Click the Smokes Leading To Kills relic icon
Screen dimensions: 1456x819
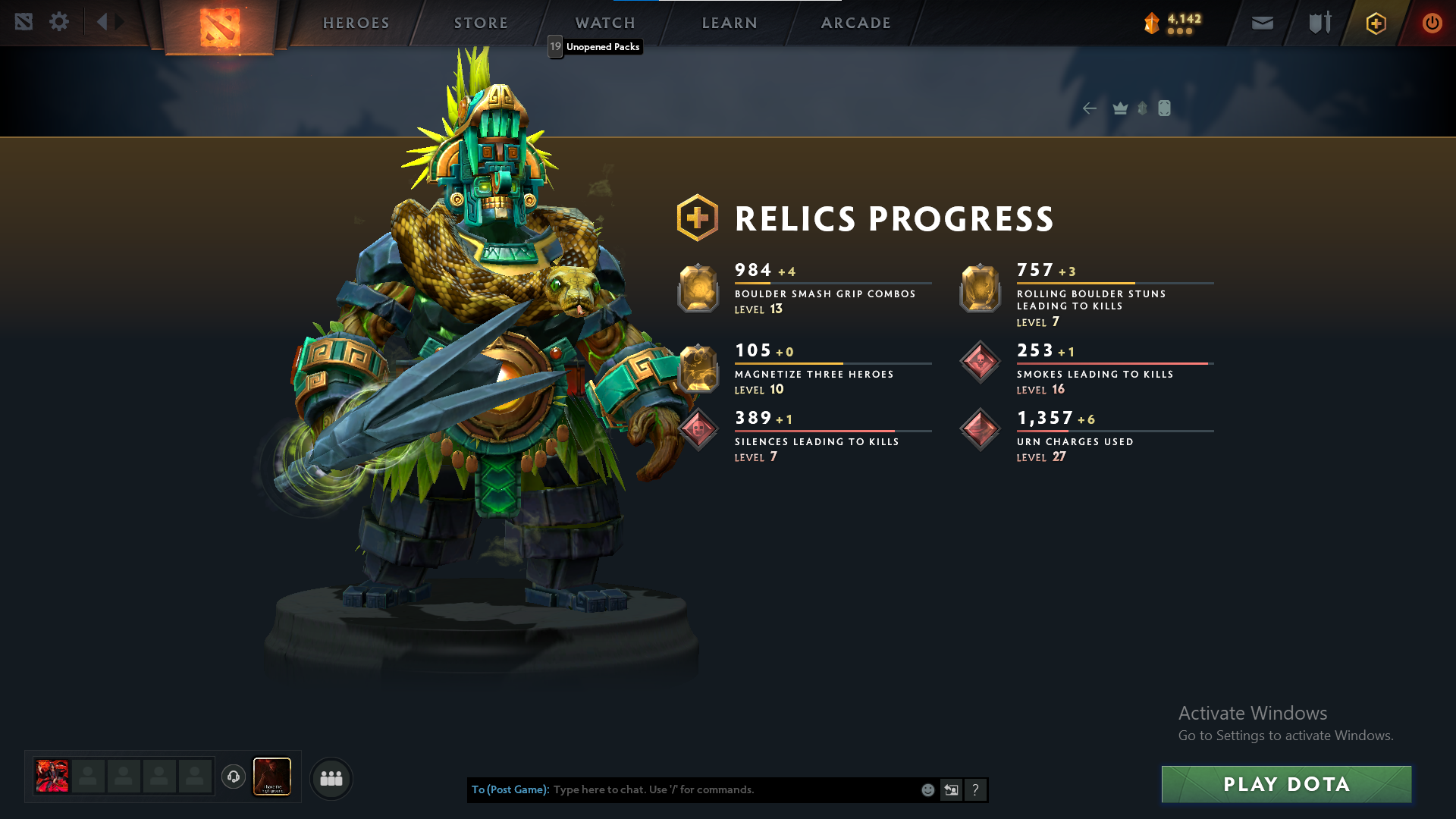[979, 362]
